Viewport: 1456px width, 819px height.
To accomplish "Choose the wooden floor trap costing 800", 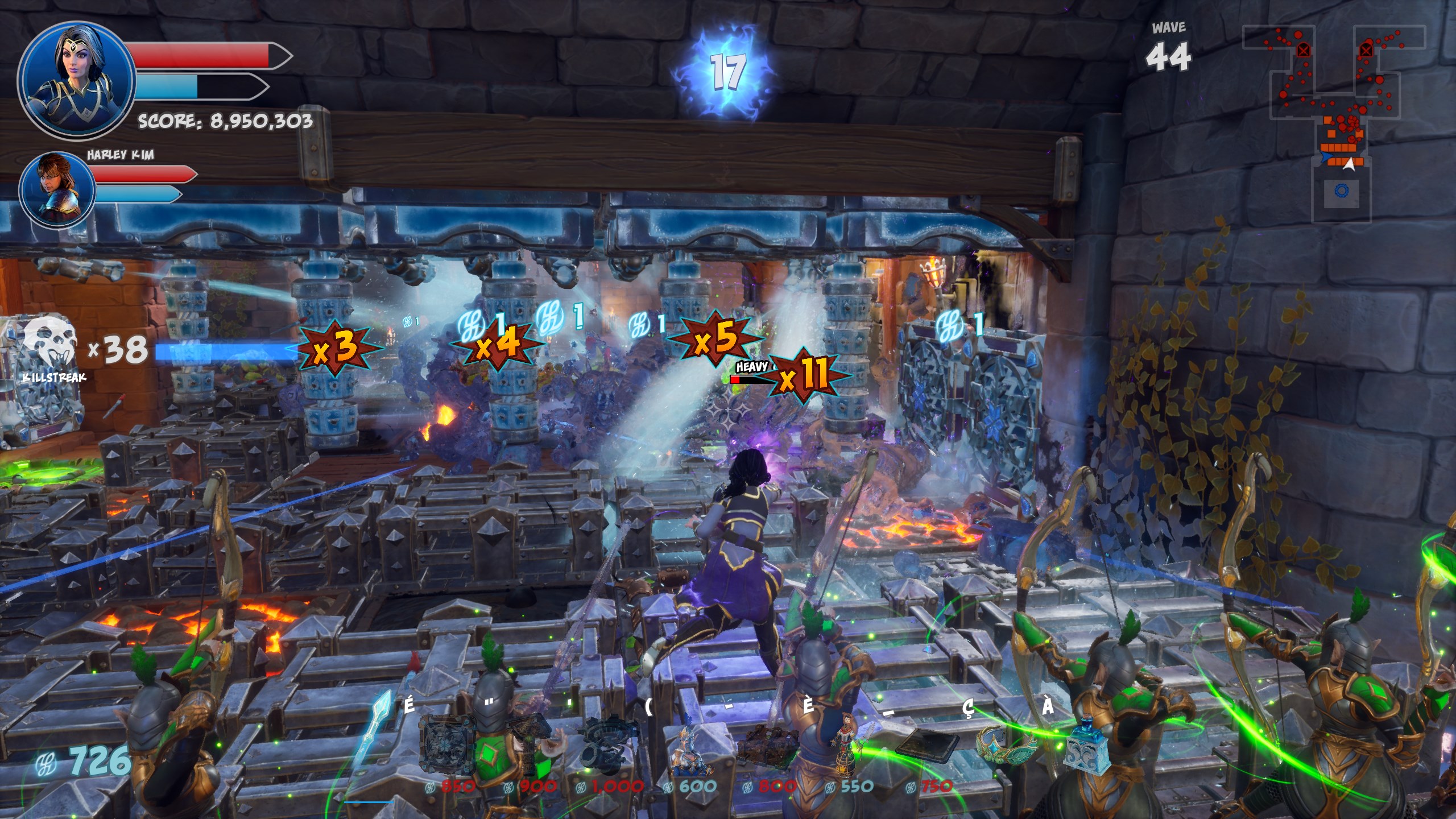I will (769, 746).
